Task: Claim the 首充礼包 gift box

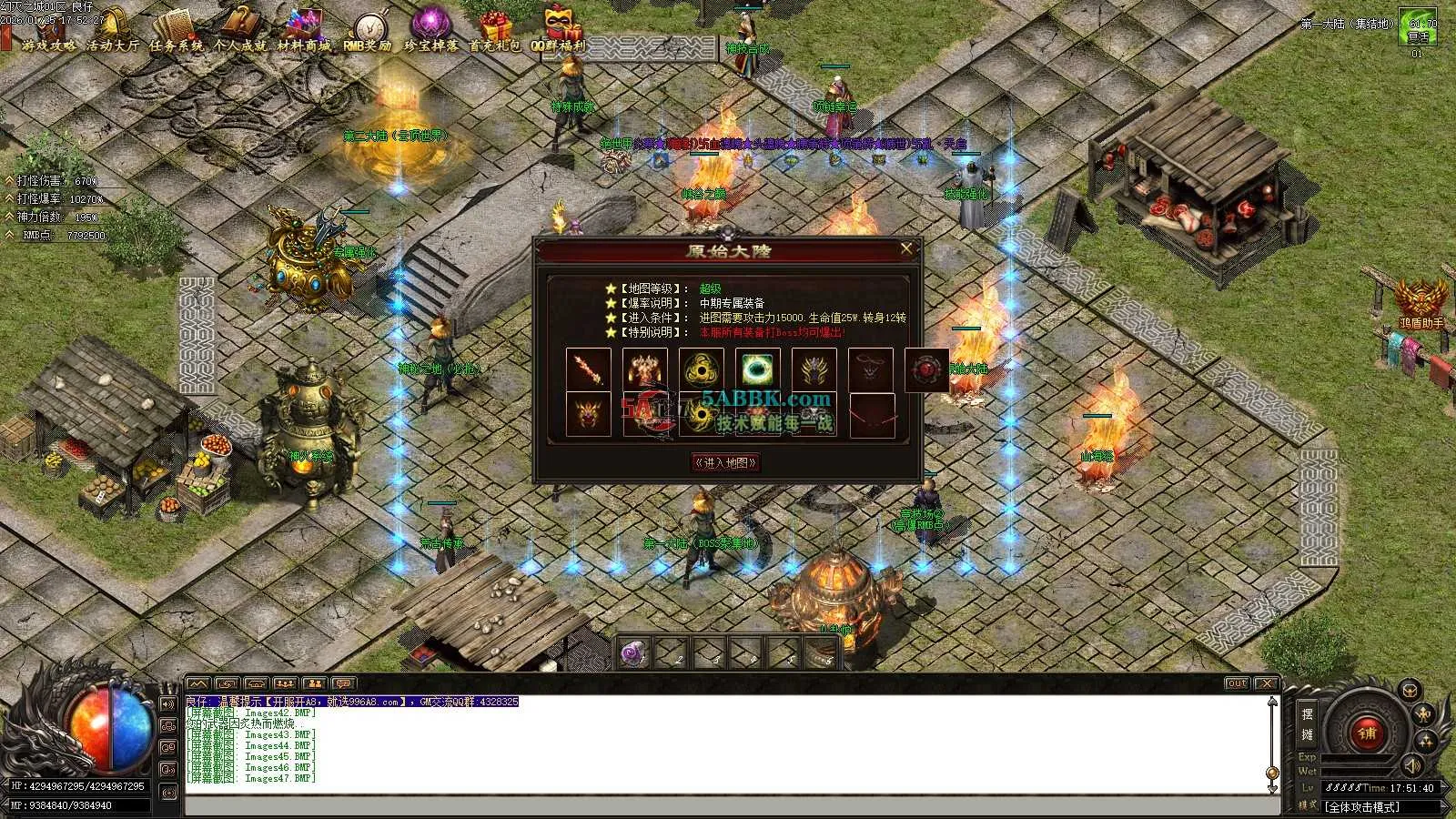Action: pyautogui.click(x=495, y=33)
